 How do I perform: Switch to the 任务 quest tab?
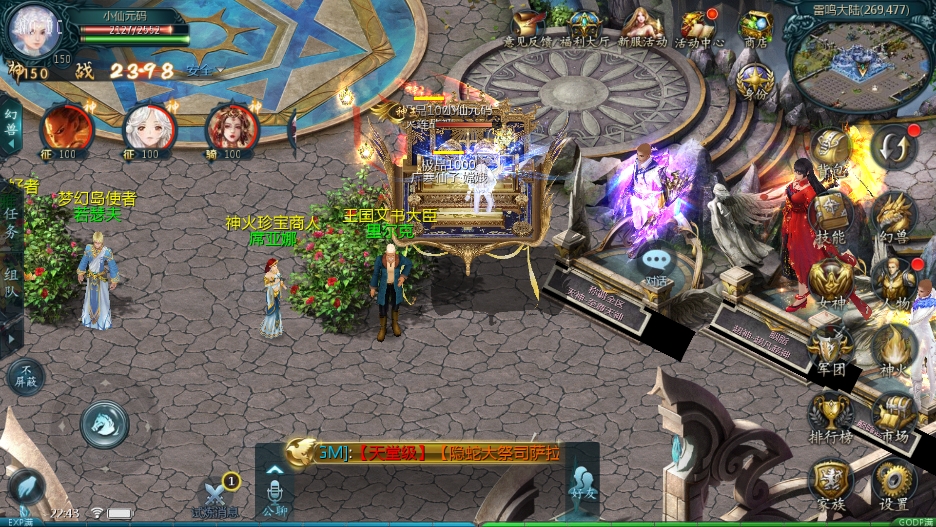click(x=11, y=222)
